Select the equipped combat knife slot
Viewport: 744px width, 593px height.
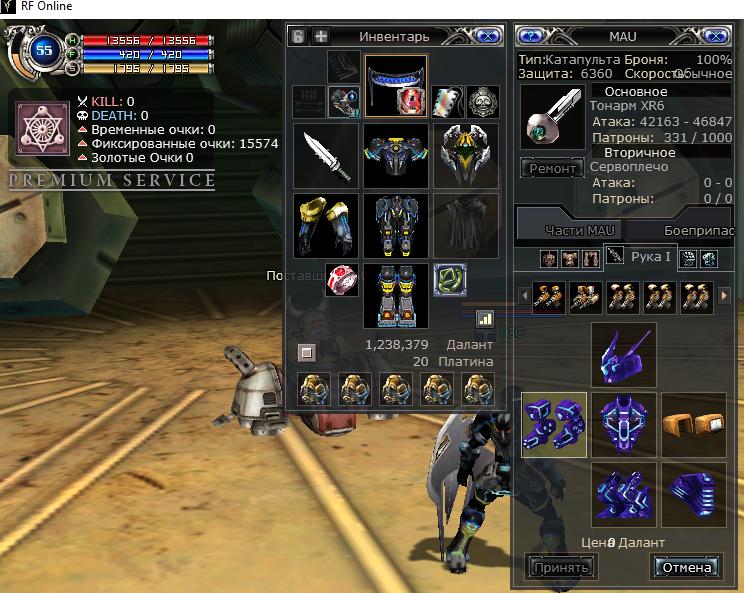pyautogui.click(x=327, y=155)
